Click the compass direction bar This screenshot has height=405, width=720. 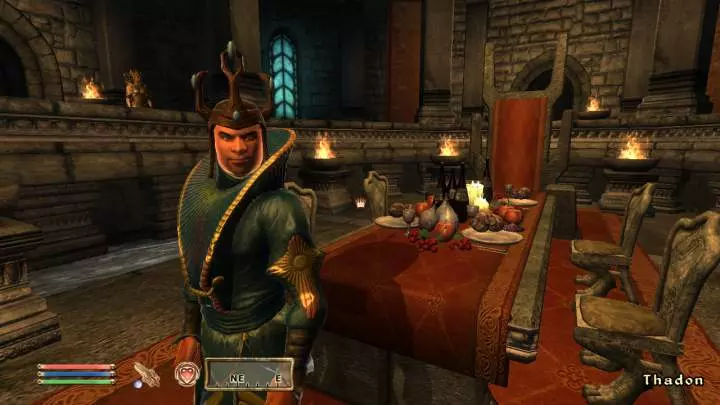tap(249, 375)
